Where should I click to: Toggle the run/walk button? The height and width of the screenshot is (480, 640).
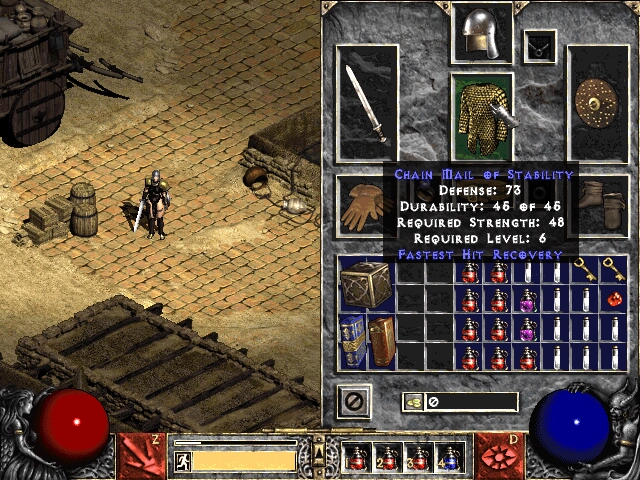click(x=181, y=460)
